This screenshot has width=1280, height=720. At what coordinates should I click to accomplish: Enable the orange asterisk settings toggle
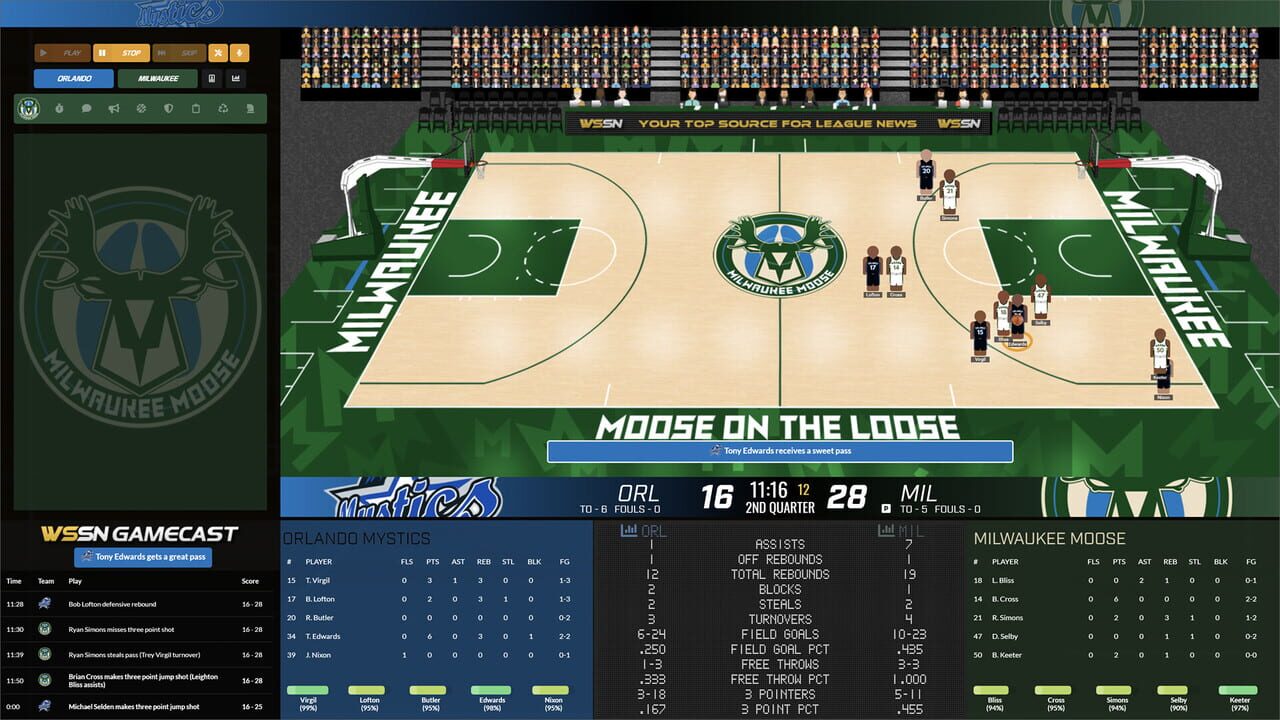[x=218, y=53]
